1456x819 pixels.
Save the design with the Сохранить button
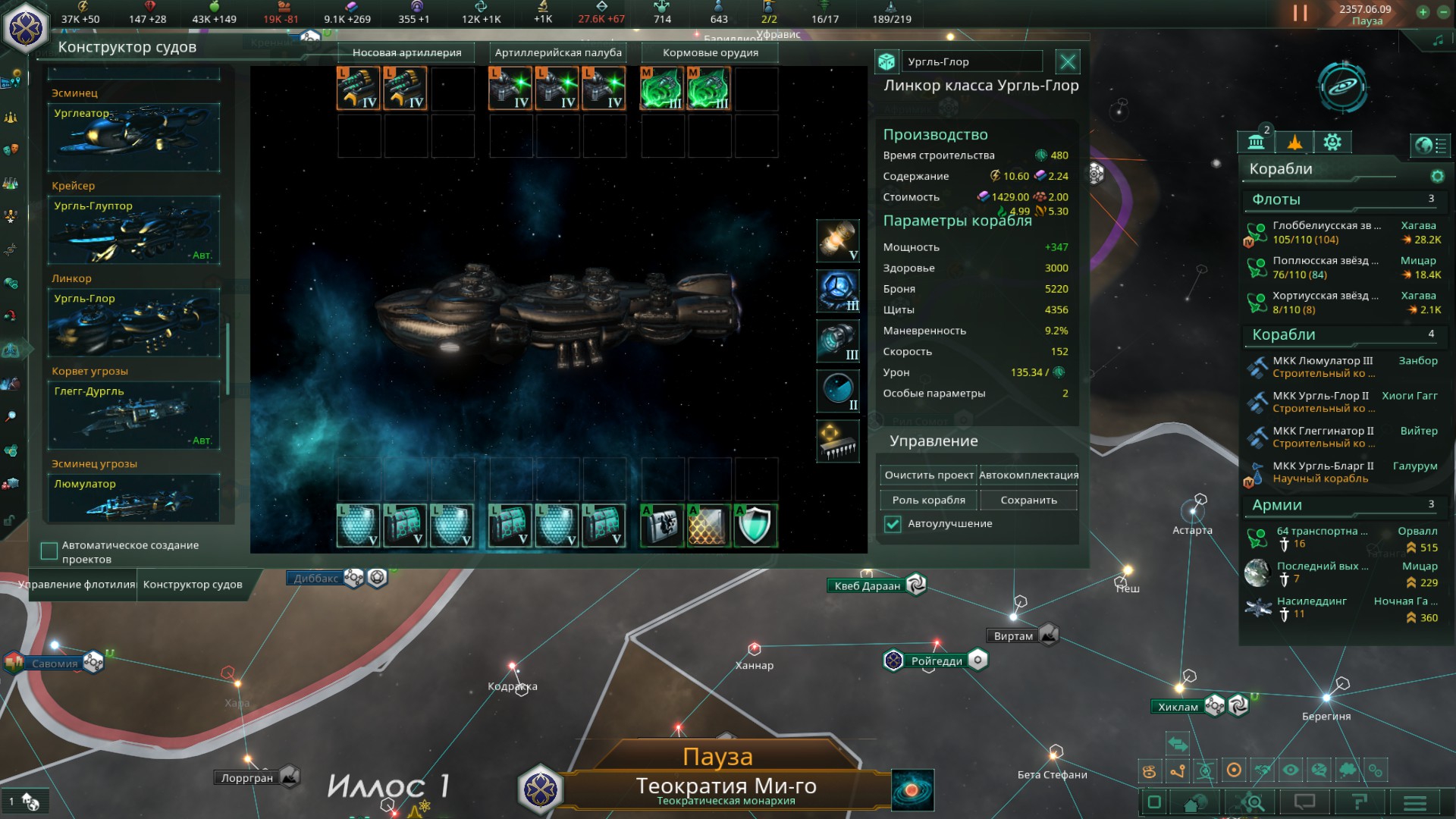1028,500
